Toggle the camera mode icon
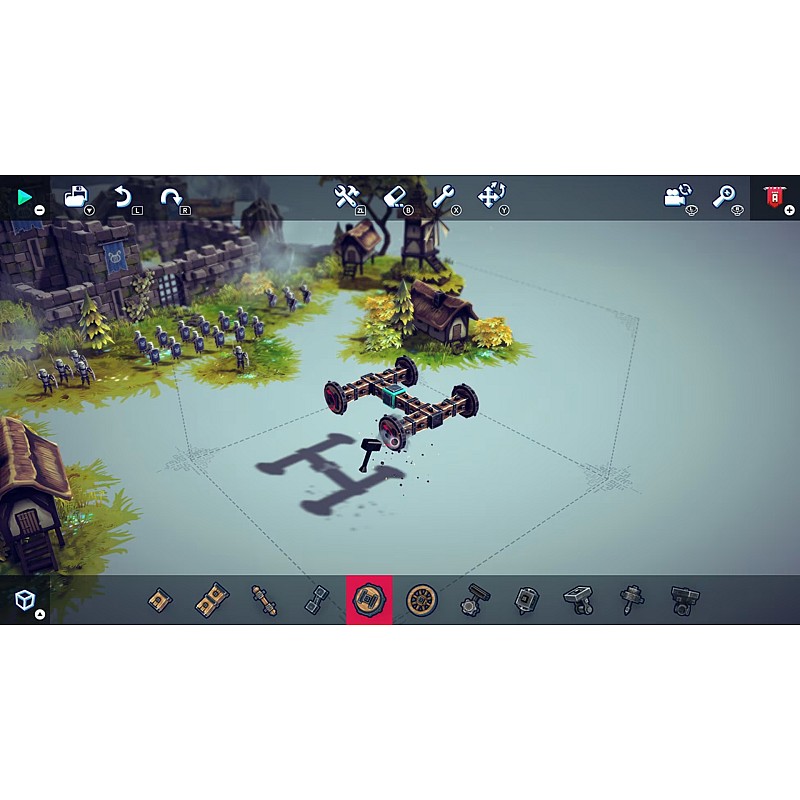The image size is (800, 800). (x=678, y=196)
